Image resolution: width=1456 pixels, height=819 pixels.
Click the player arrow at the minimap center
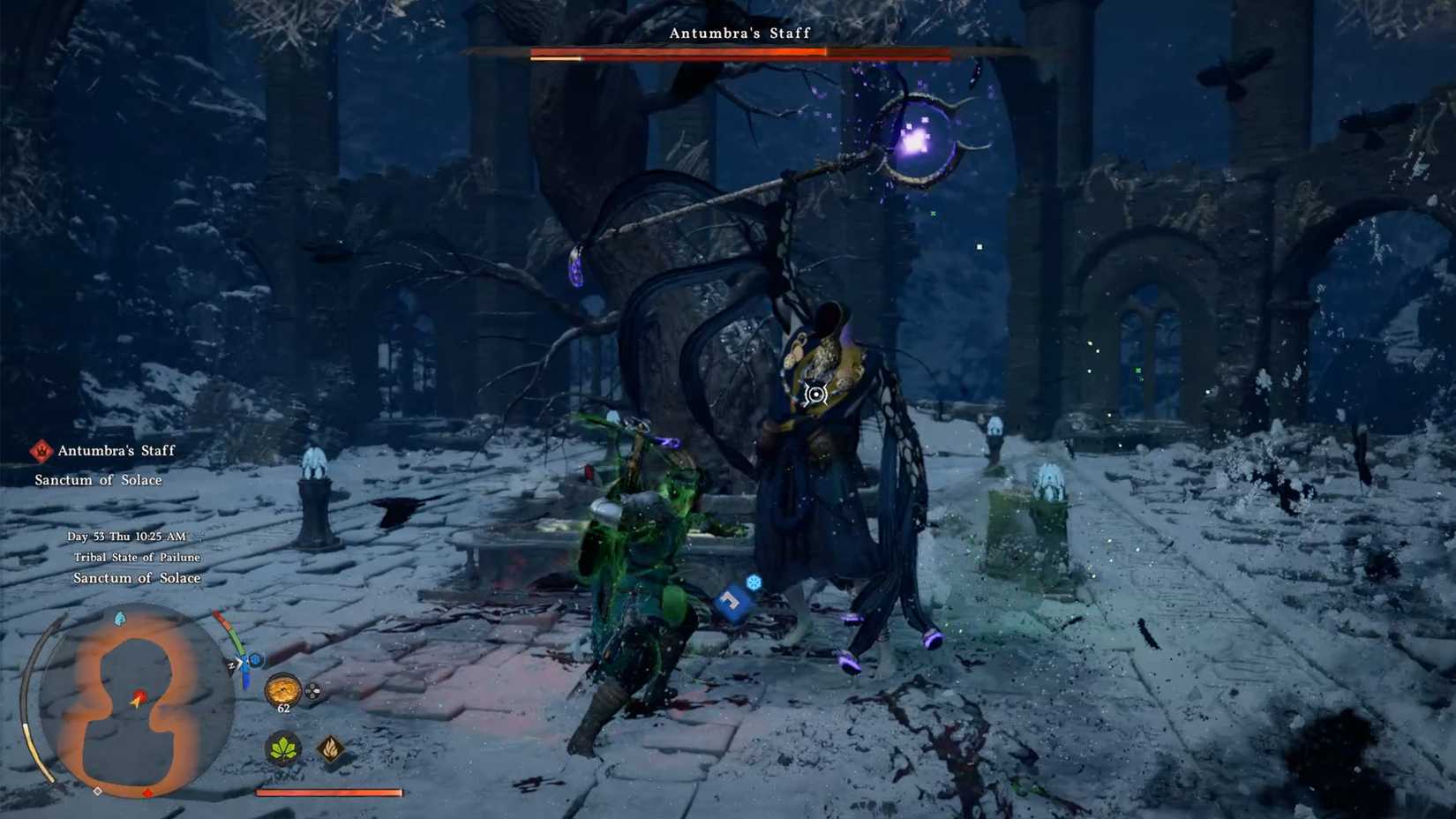coord(136,700)
